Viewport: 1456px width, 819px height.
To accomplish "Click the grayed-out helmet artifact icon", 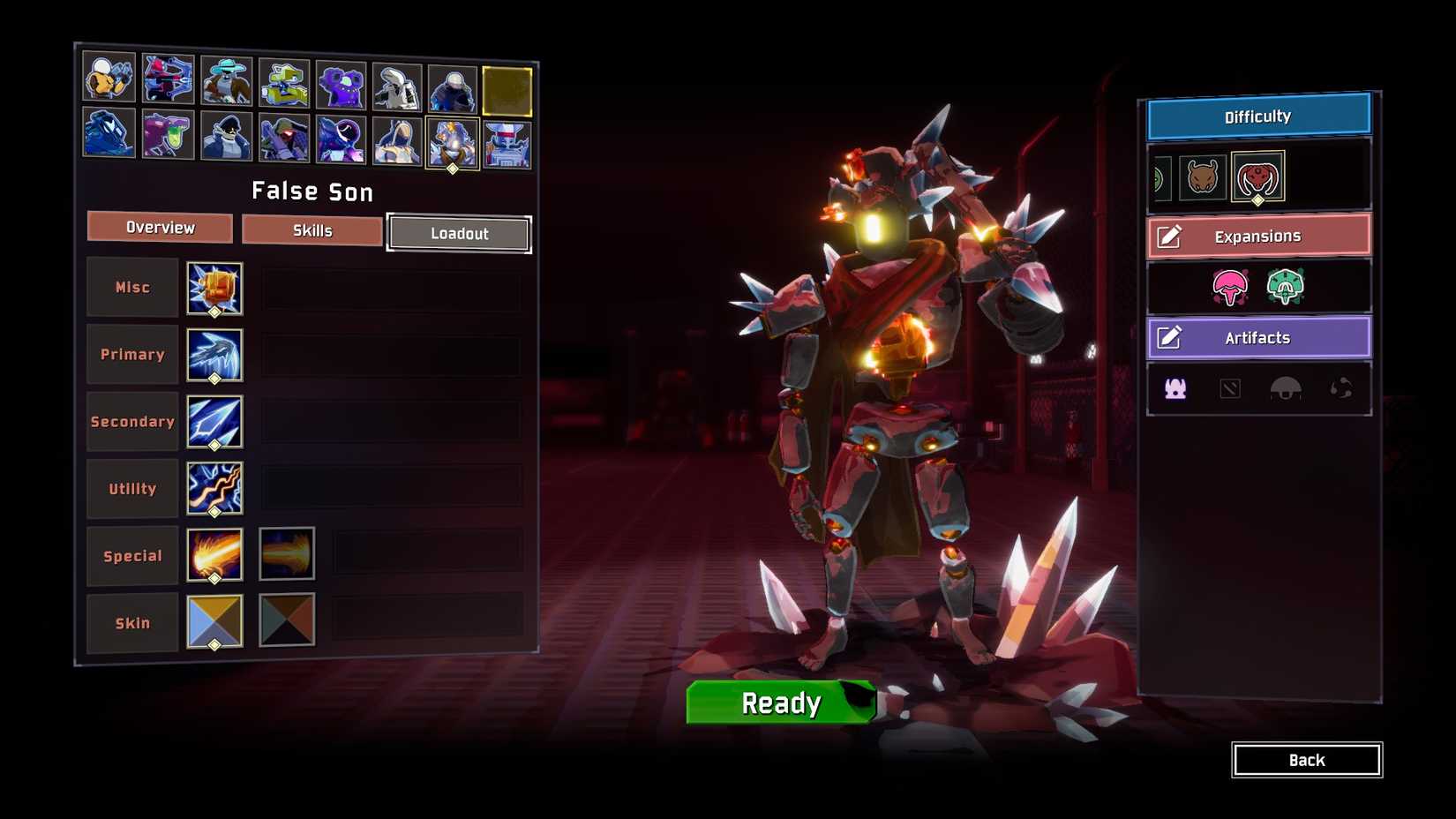I will pyautogui.click(x=1288, y=387).
